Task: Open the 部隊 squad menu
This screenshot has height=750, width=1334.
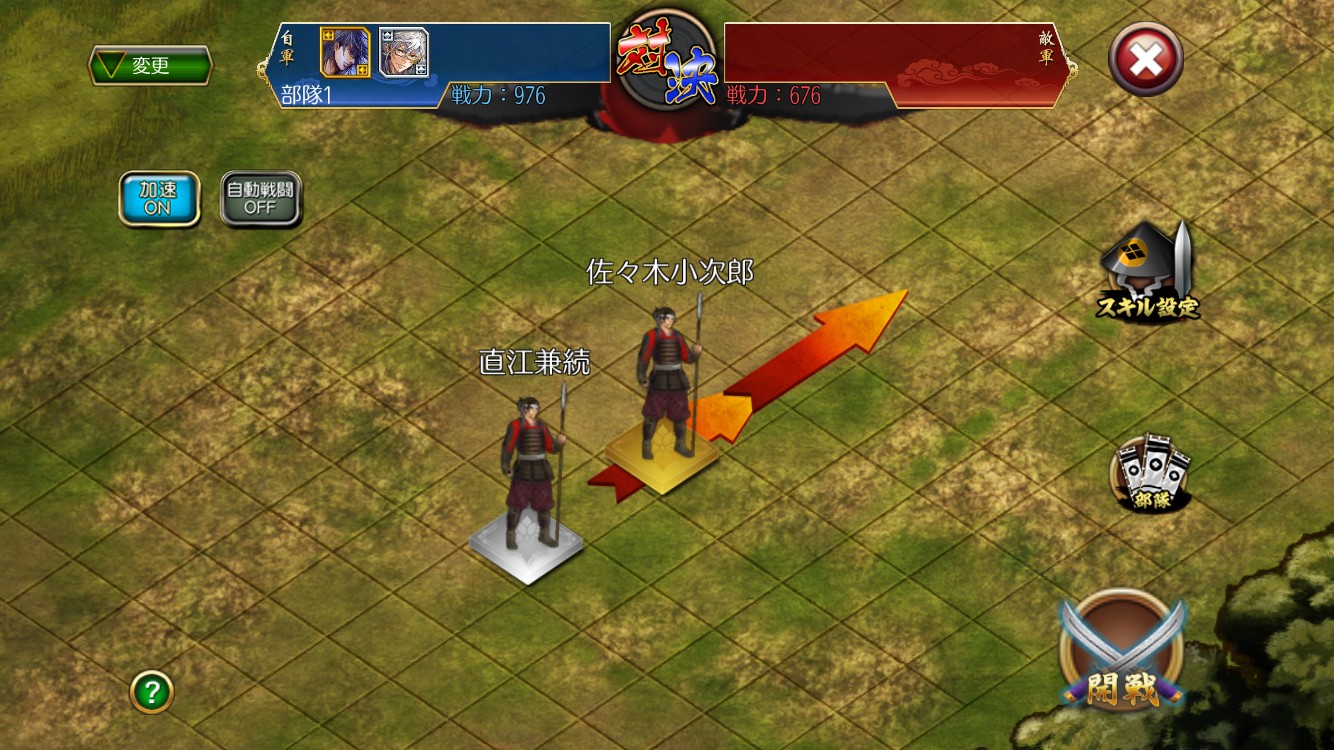Action: point(1151,475)
